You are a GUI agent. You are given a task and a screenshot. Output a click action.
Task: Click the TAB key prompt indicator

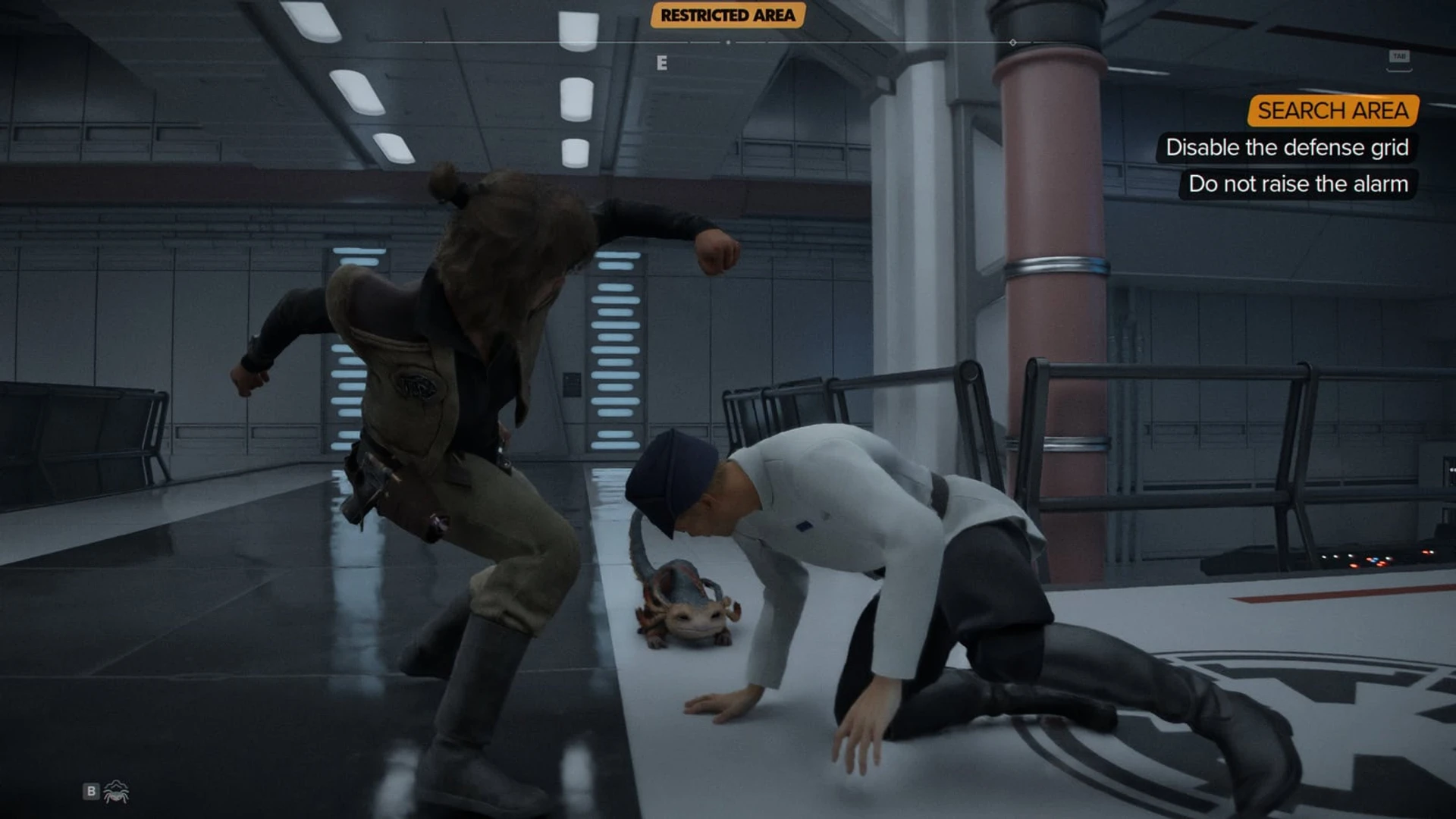1399,55
